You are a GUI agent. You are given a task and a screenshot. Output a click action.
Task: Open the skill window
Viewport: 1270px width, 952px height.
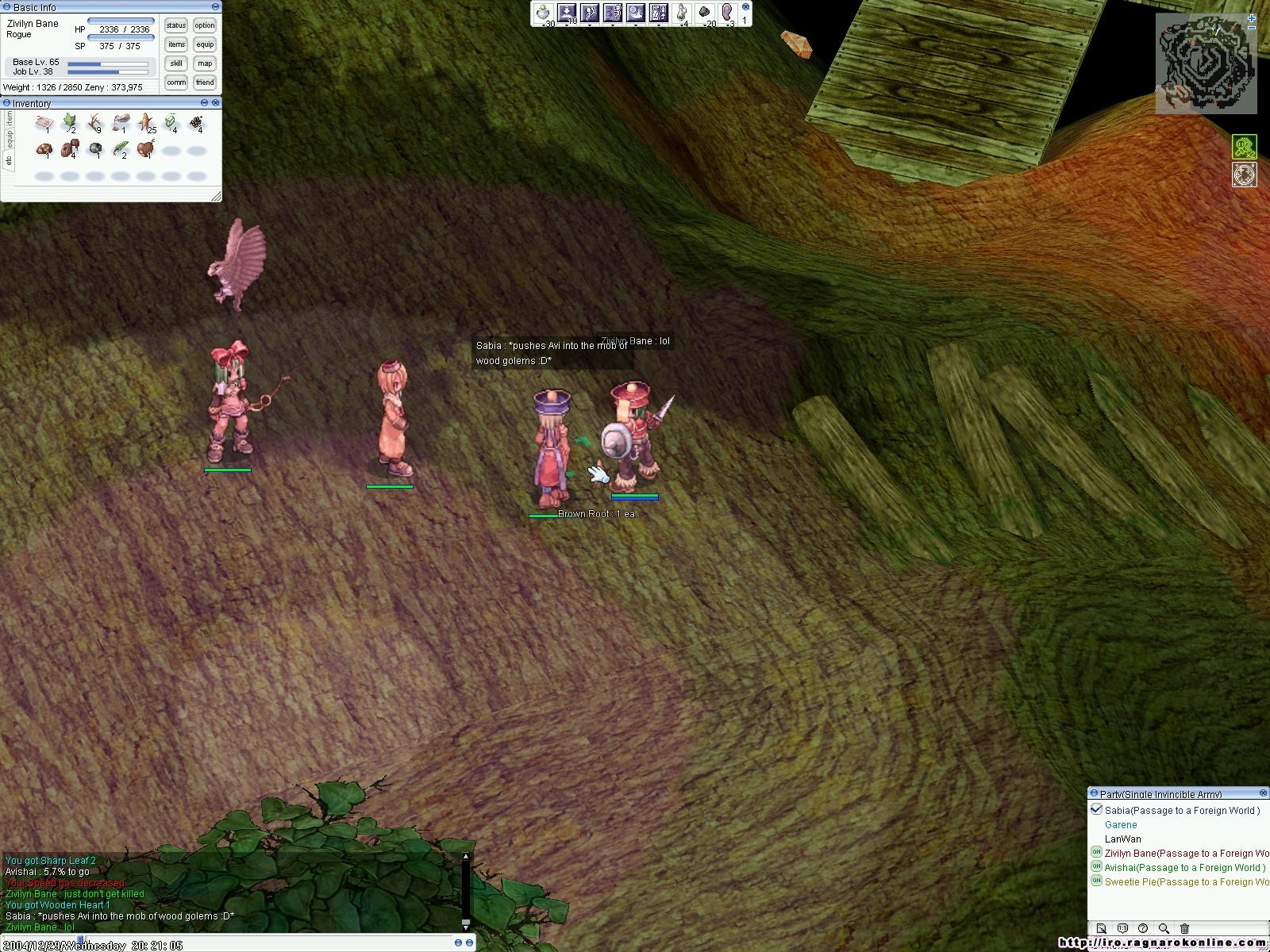176,63
